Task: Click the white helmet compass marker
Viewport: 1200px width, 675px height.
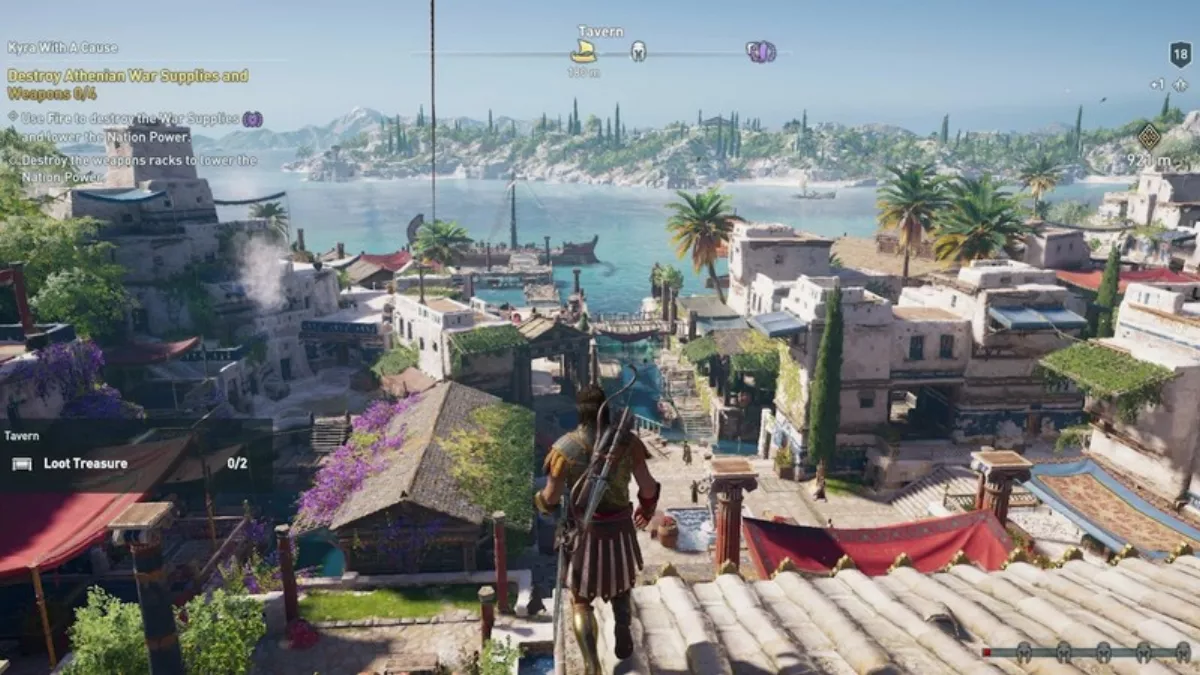Action: (638, 51)
